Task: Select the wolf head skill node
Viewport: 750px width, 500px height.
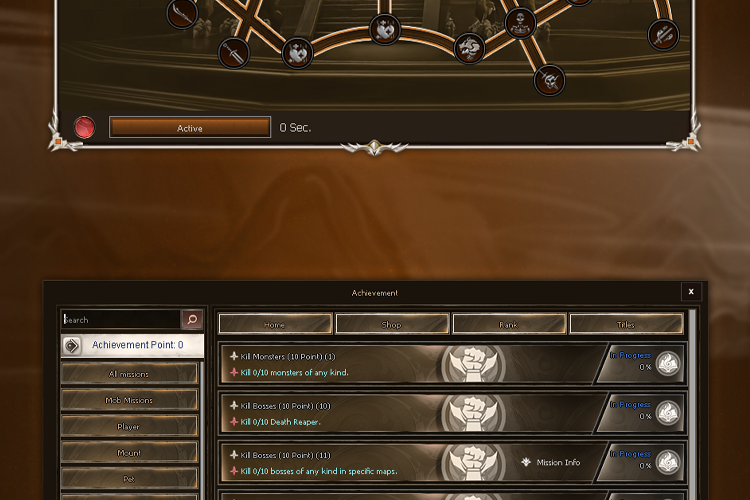Action: pyautogui.click(x=470, y=47)
